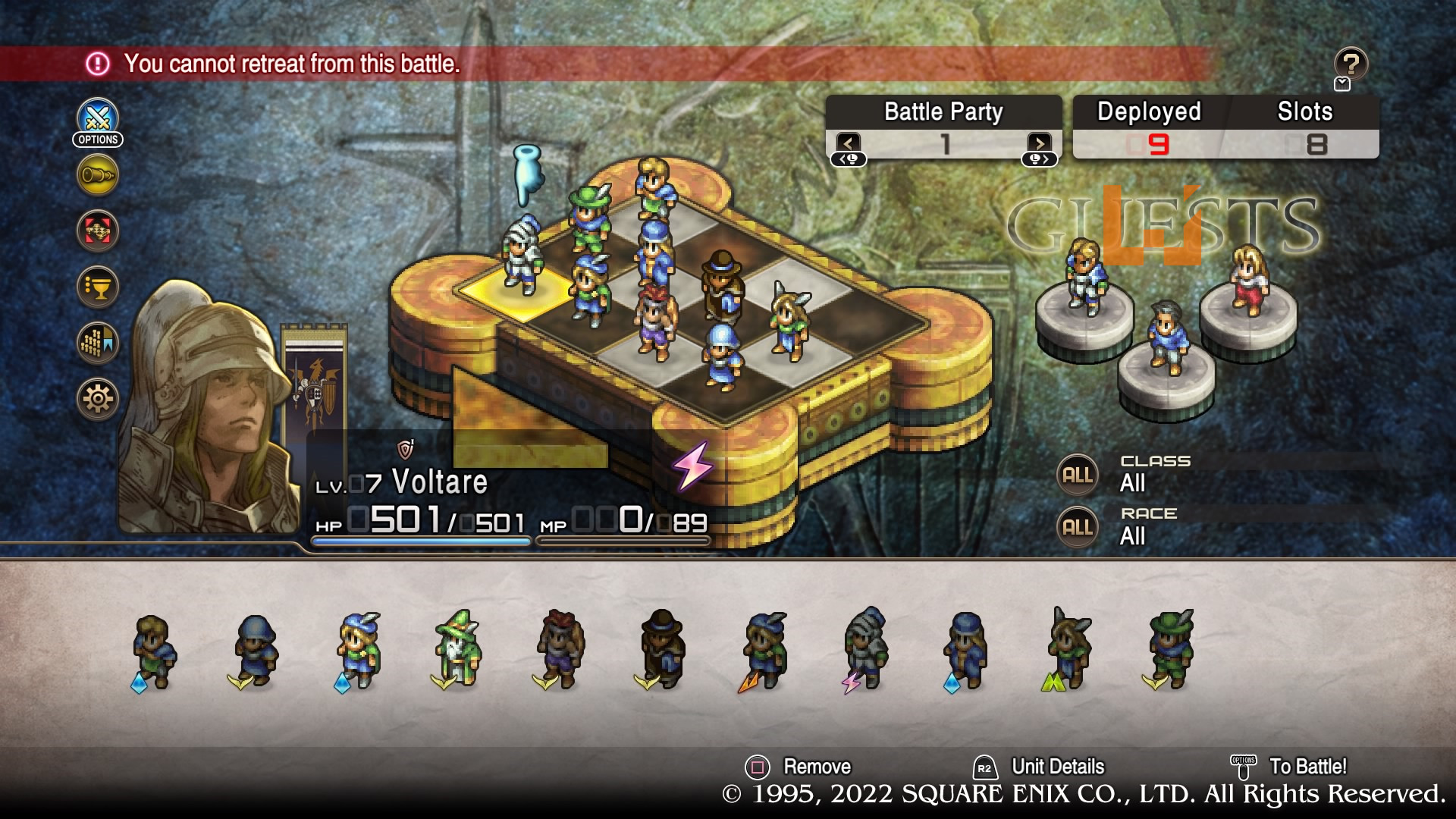The height and width of the screenshot is (819, 1456).
Task: Pick the dark brown hat unit in roster
Action: (661, 650)
